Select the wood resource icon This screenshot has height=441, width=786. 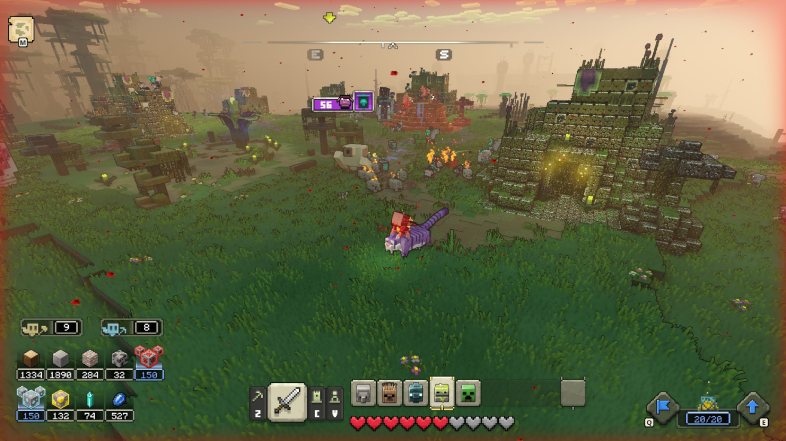pyautogui.click(x=31, y=359)
